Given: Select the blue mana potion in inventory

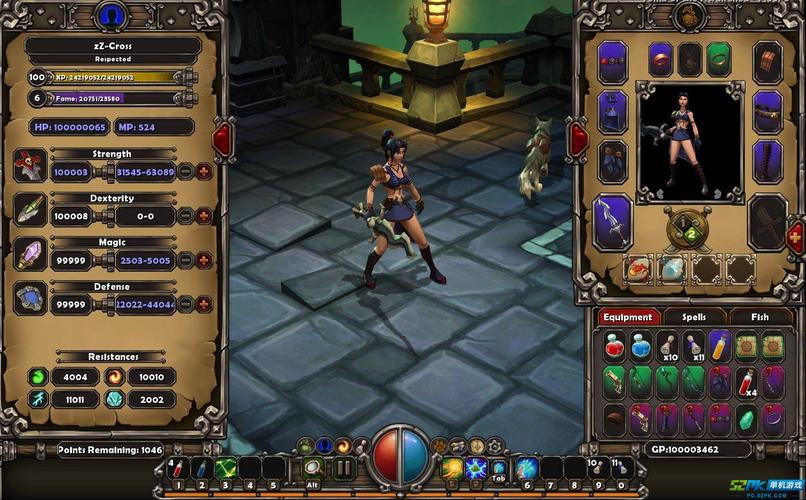Looking at the screenshot, I should (640, 346).
